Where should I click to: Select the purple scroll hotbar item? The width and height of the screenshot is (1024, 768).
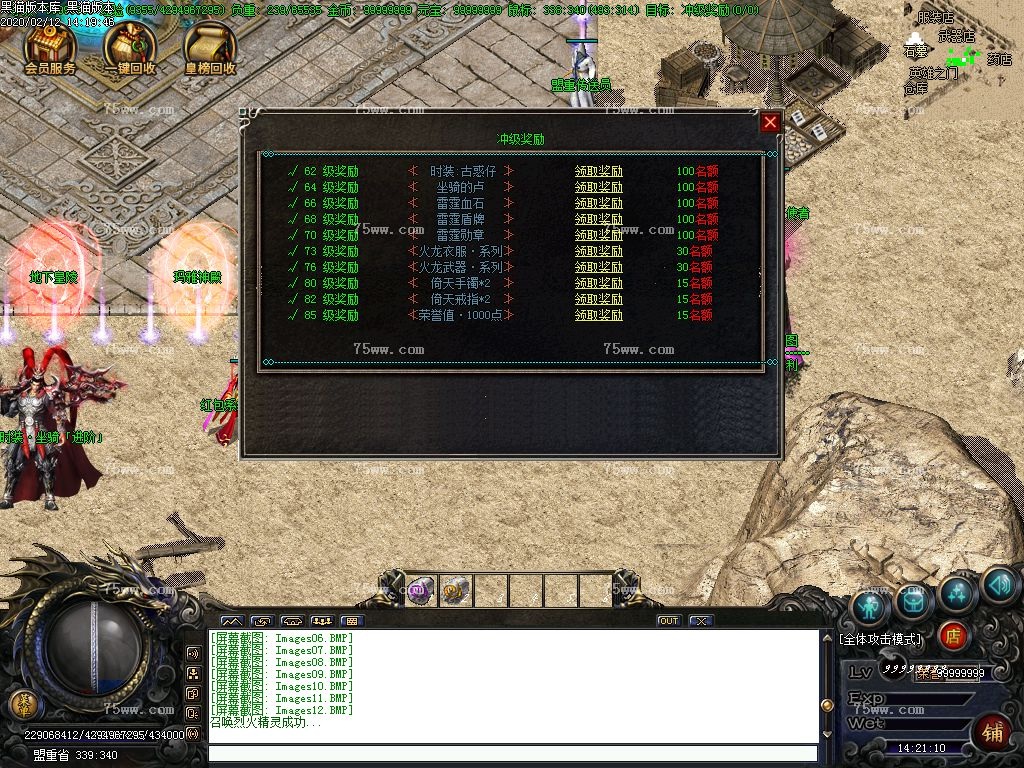(421, 591)
